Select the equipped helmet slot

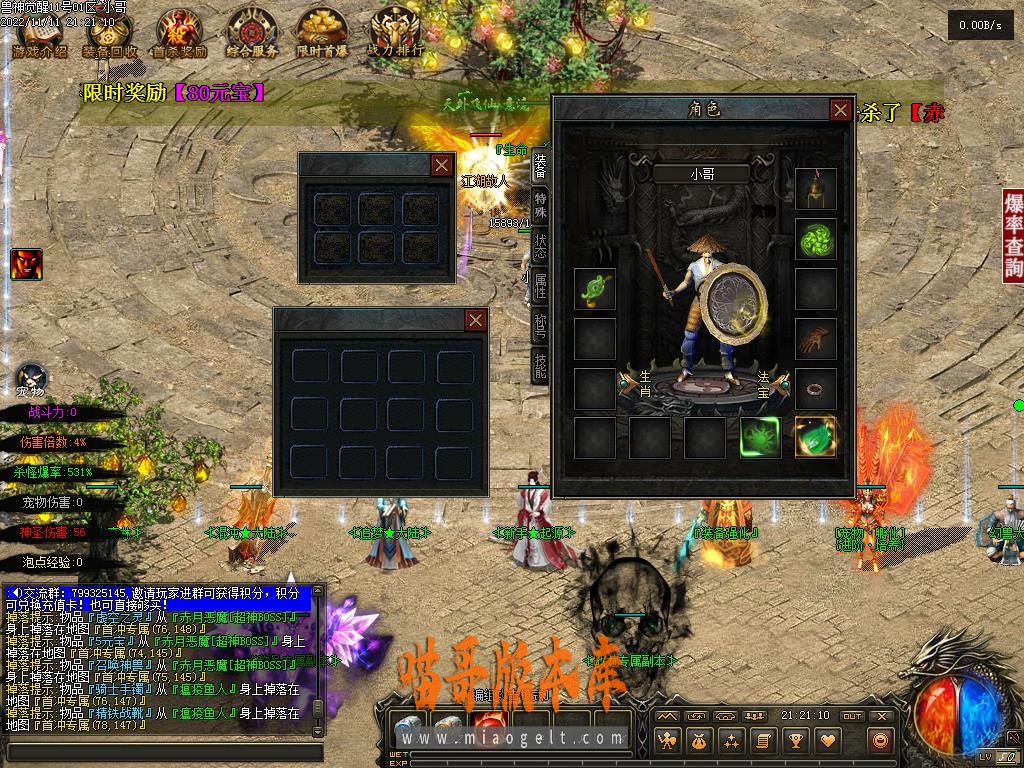(x=815, y=189)
